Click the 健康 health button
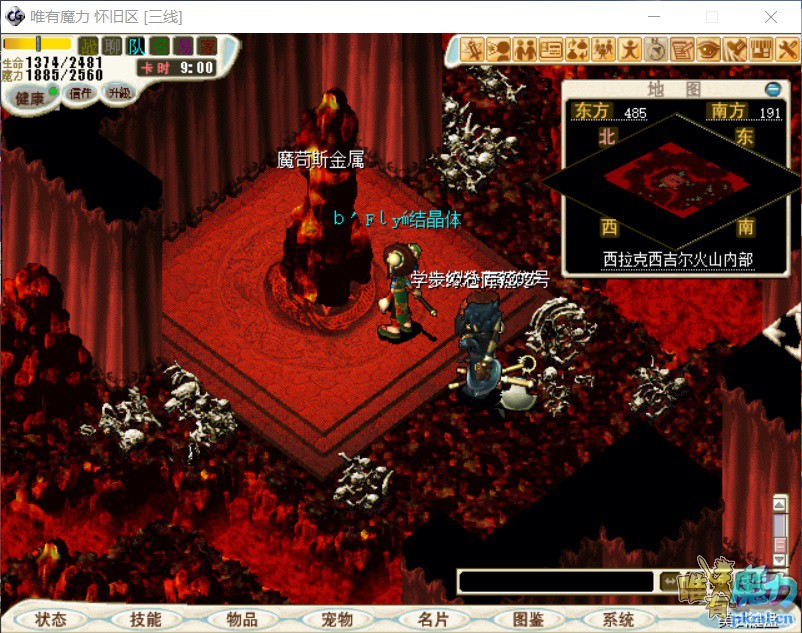The height and width of the screenshot is (633, 802). (x=30, y=98)
